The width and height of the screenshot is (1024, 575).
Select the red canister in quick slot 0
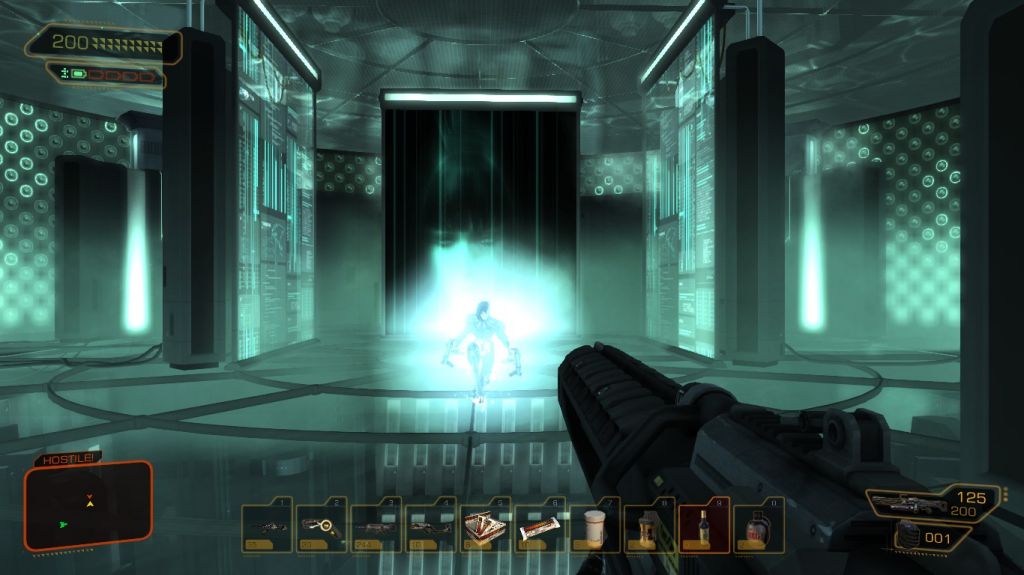tap(758, 527)
